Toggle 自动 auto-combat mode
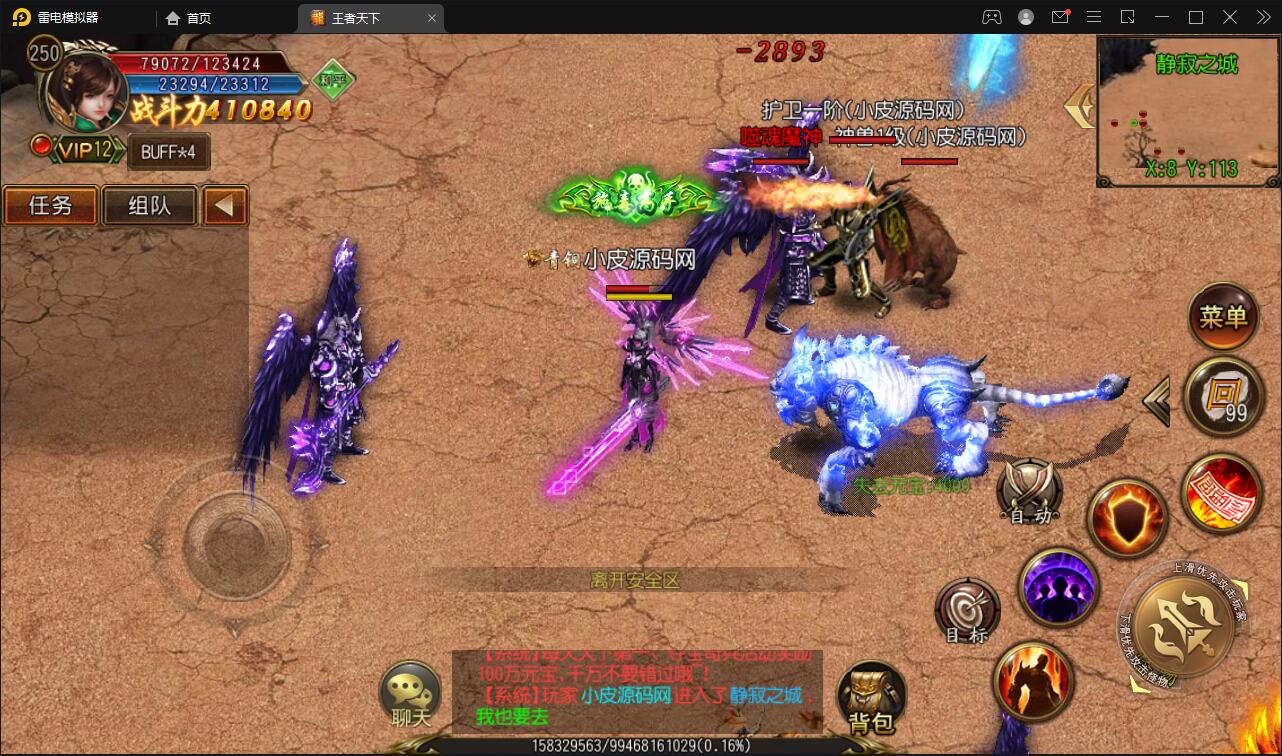 (1030, 492)
